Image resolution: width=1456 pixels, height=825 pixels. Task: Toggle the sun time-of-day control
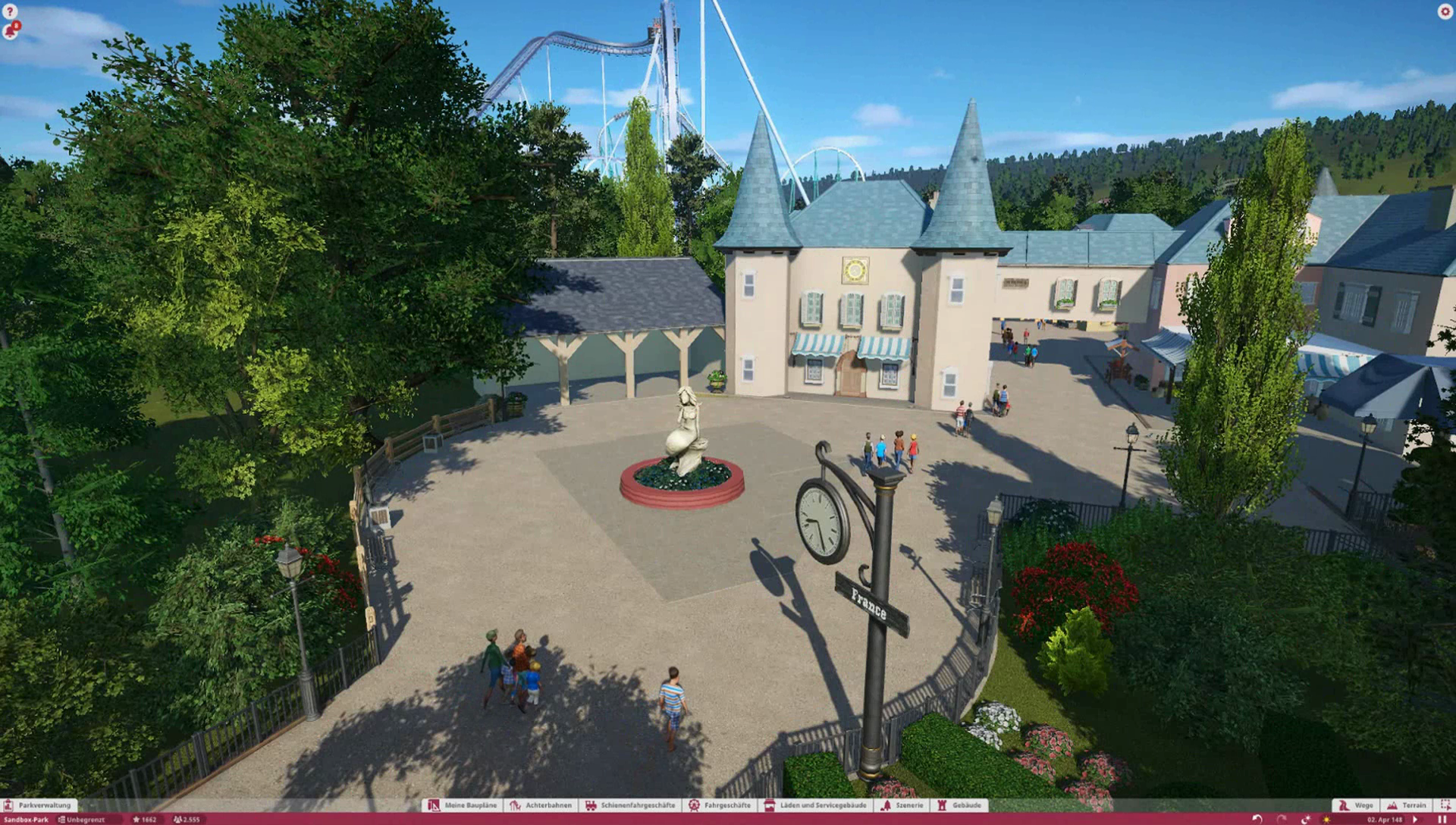point(1326,820)
